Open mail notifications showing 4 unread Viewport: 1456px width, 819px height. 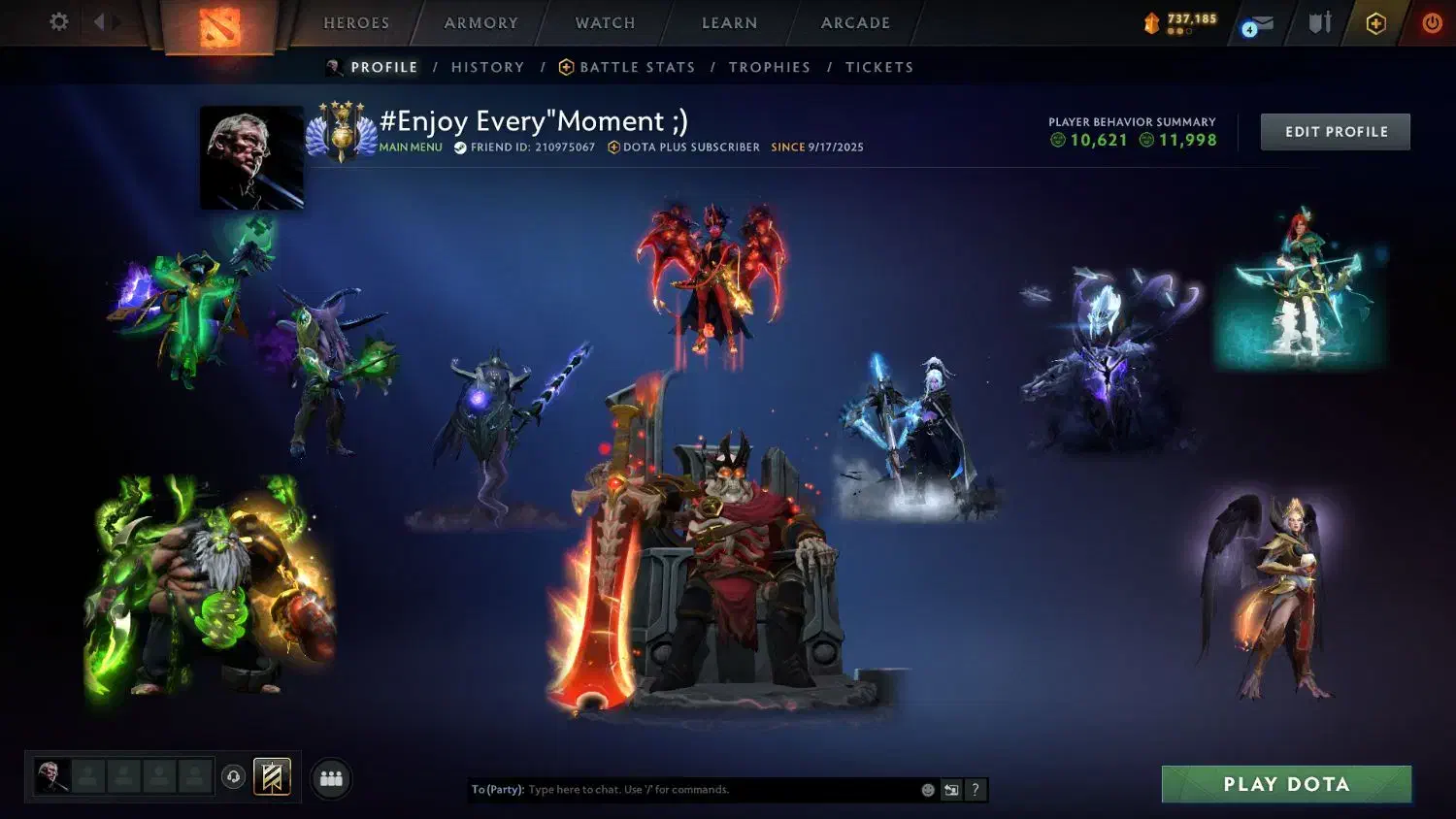(x=1258, y=24)
